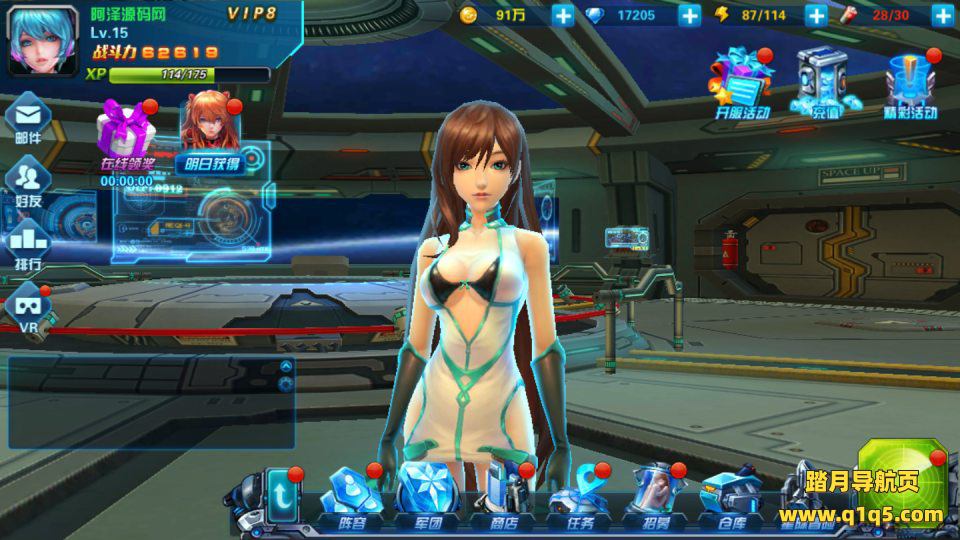Open the 阵容 lineup menu

[x=352, y=497]
